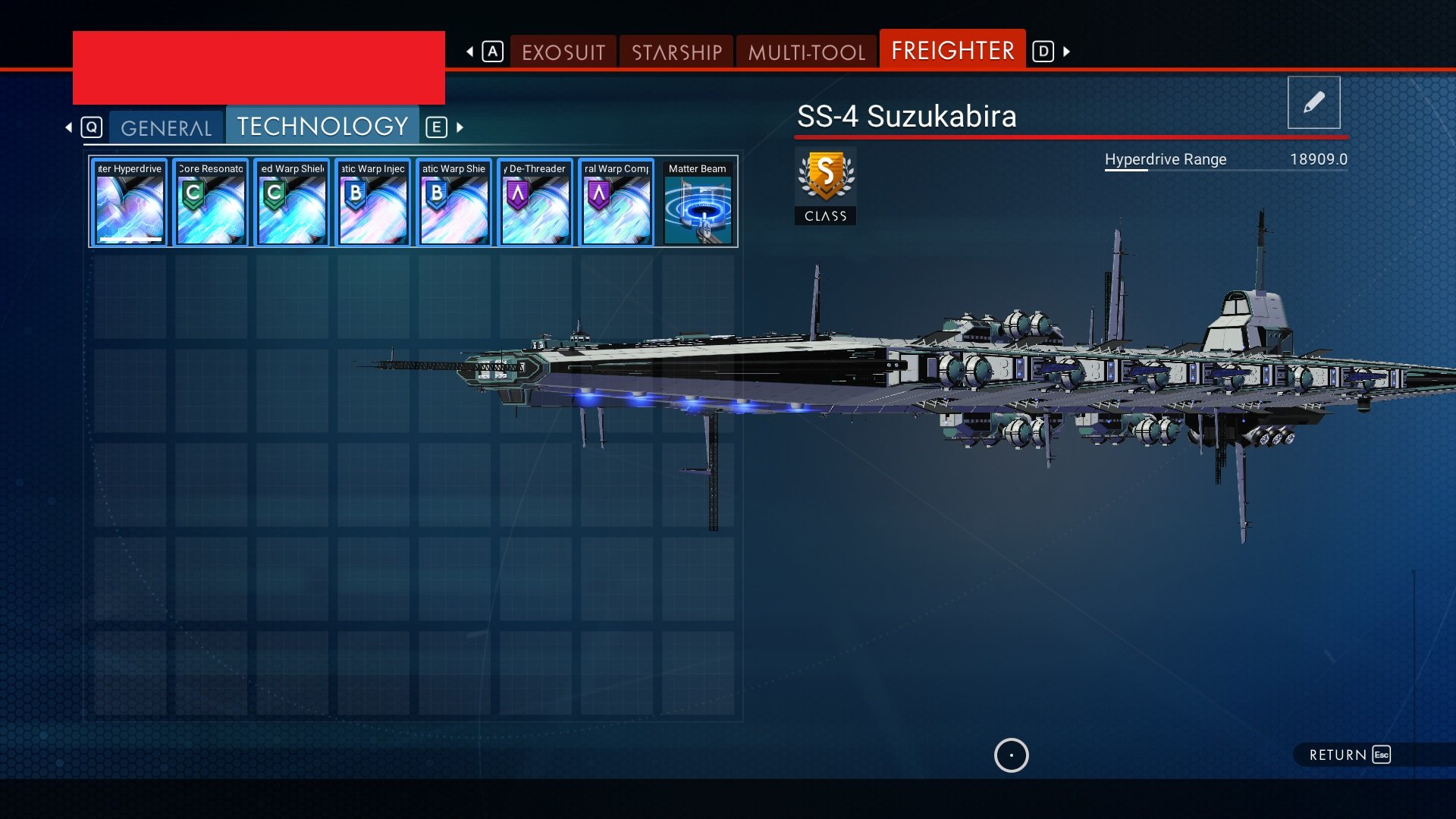Select the Freighter Hyperdrive technology slot
Image resolution: width=1456 pixels, height=819 pixels.
point(130,202)
